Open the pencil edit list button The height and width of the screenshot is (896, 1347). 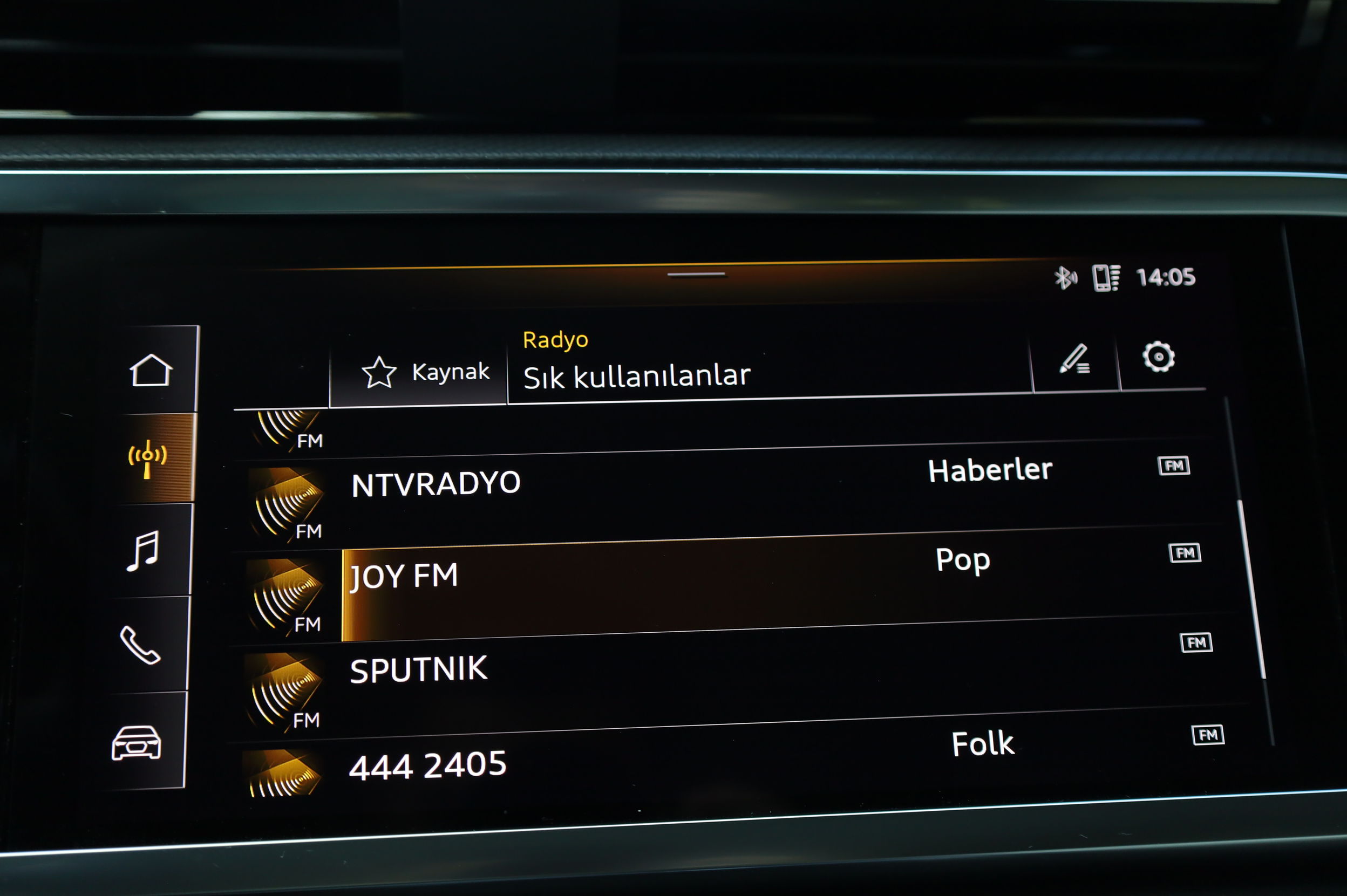[1075, 359]
